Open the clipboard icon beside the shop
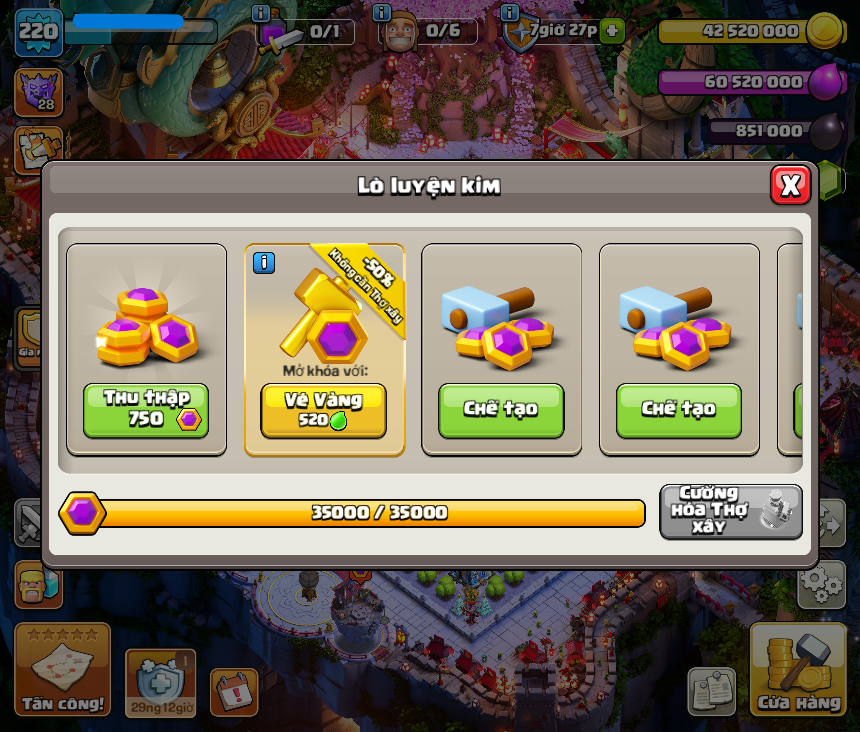Image resolution: width=860 pixels, height=732 pixels. point(711,692)
